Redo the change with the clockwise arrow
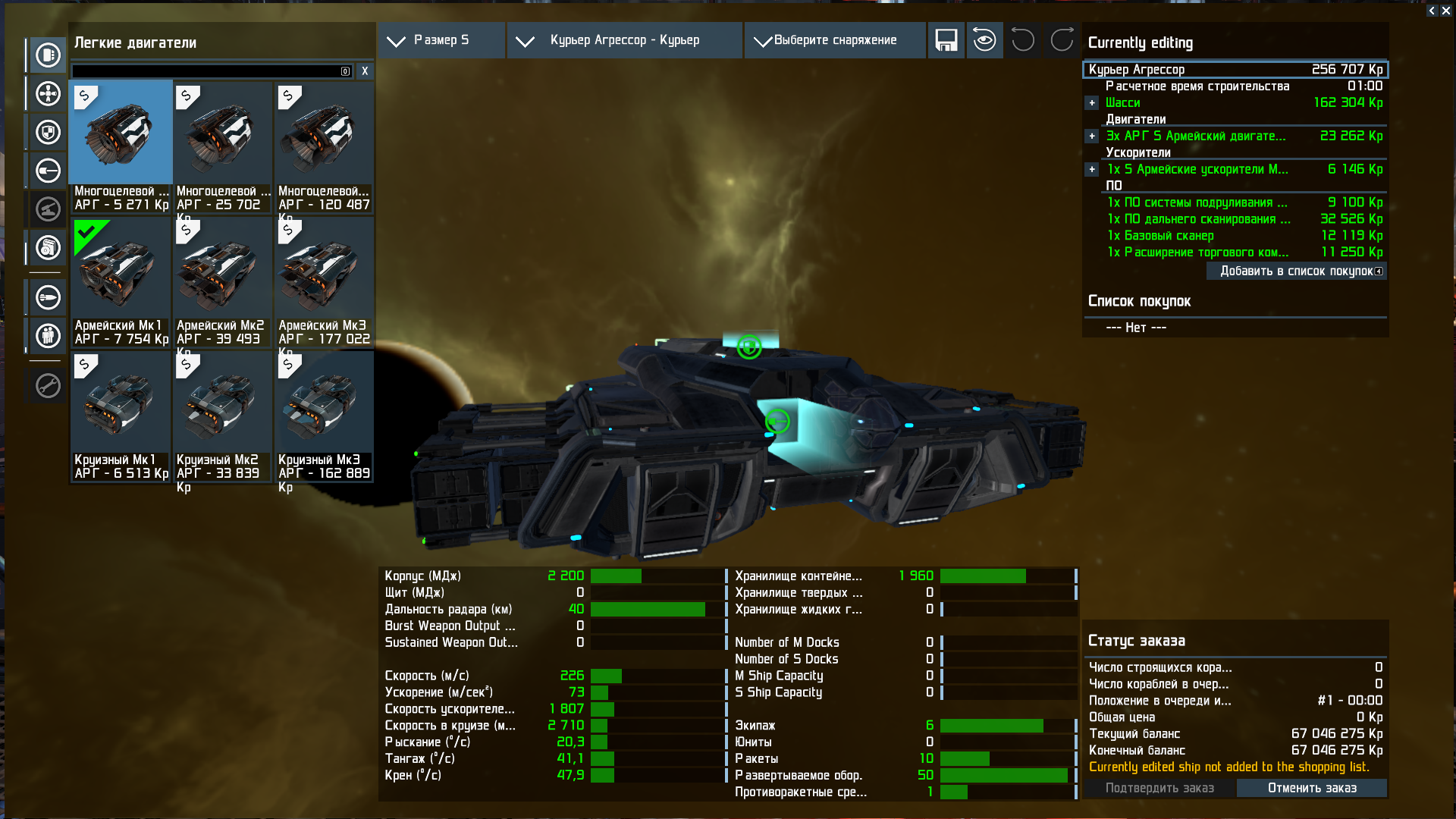Screen dimensions: 1456x819 pyautogui.click(x=1062, y=40)
